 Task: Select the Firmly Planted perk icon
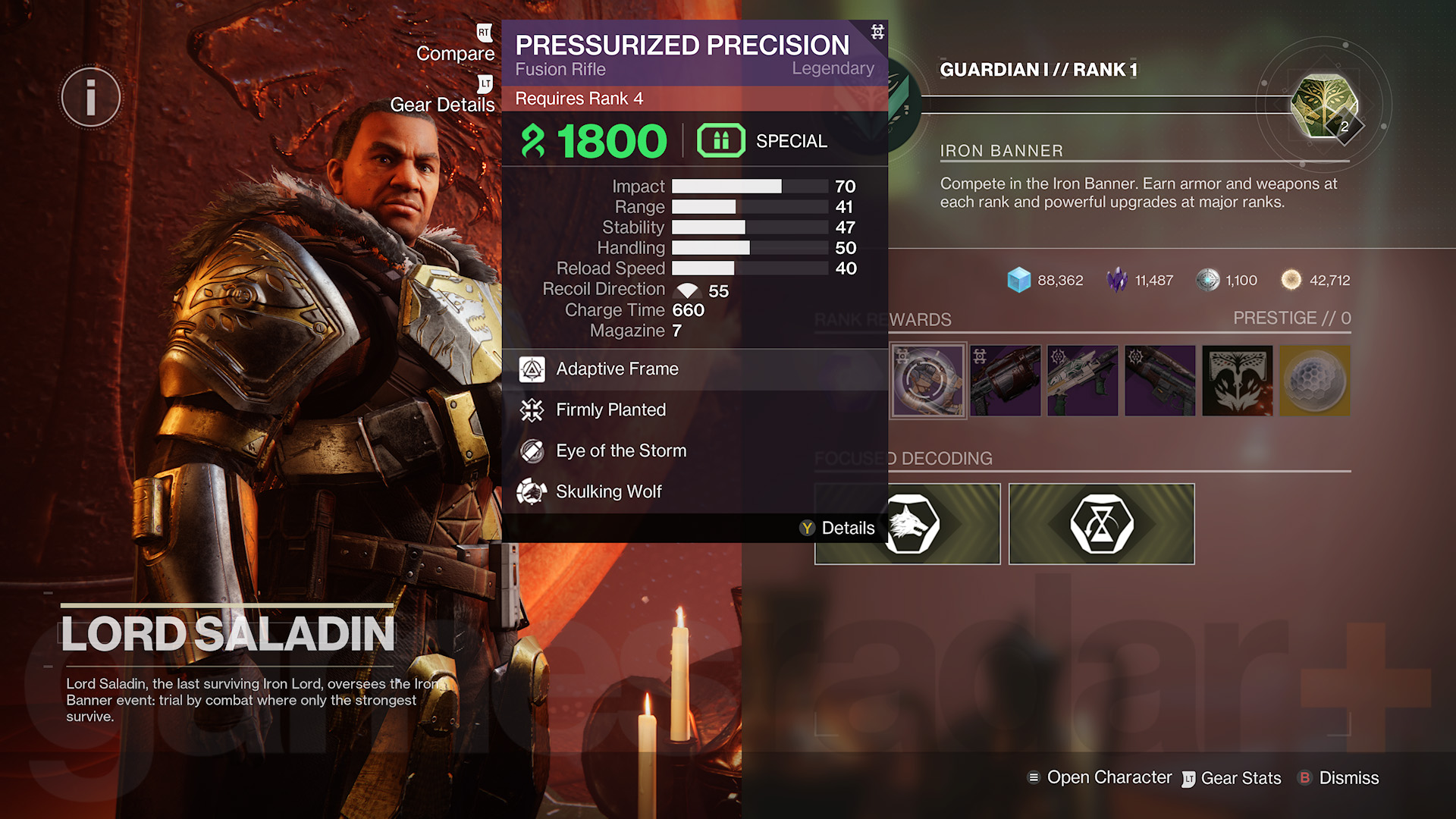533,410
